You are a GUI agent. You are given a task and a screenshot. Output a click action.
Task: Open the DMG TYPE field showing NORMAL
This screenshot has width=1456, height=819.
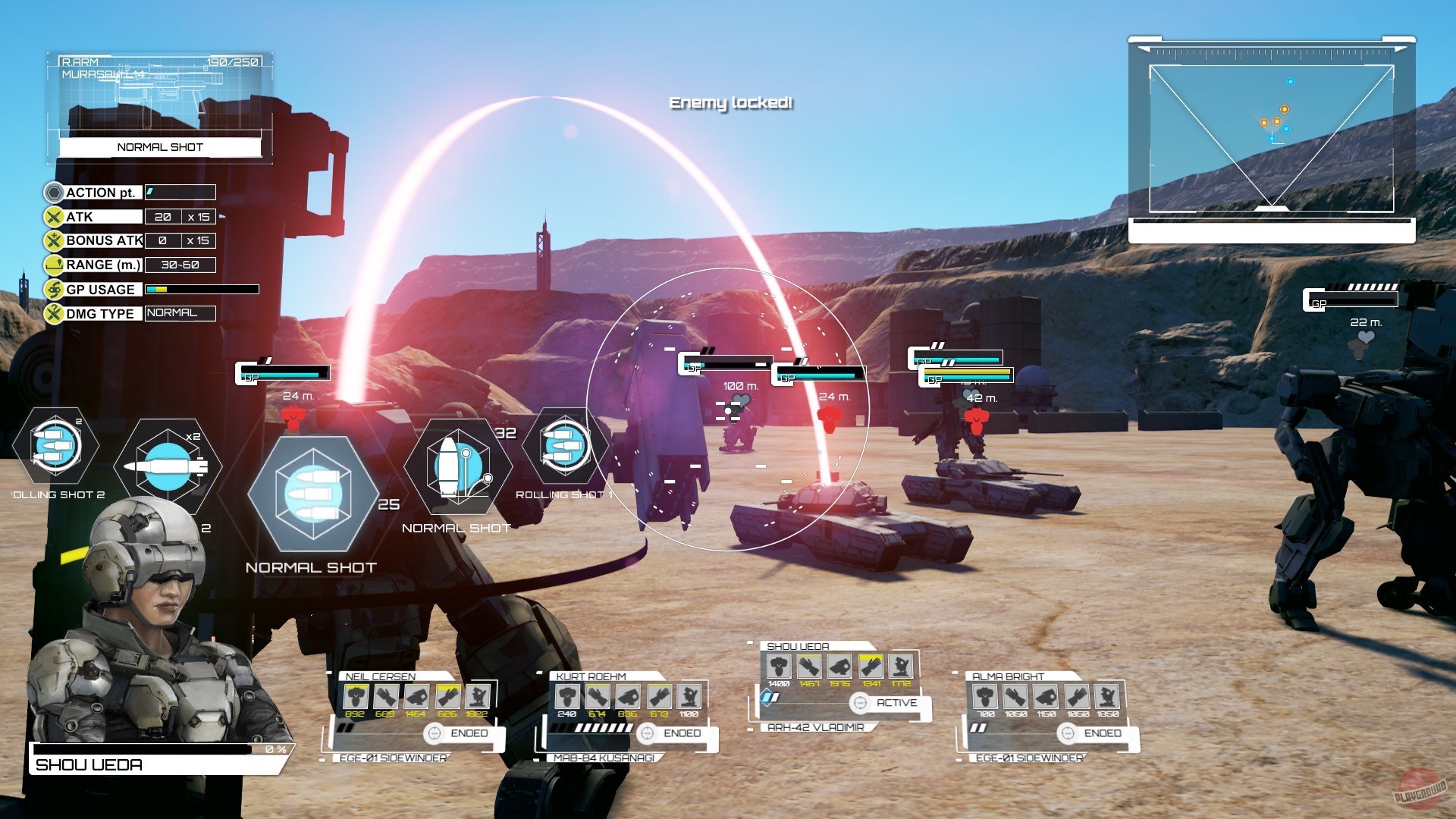(179, 312)
